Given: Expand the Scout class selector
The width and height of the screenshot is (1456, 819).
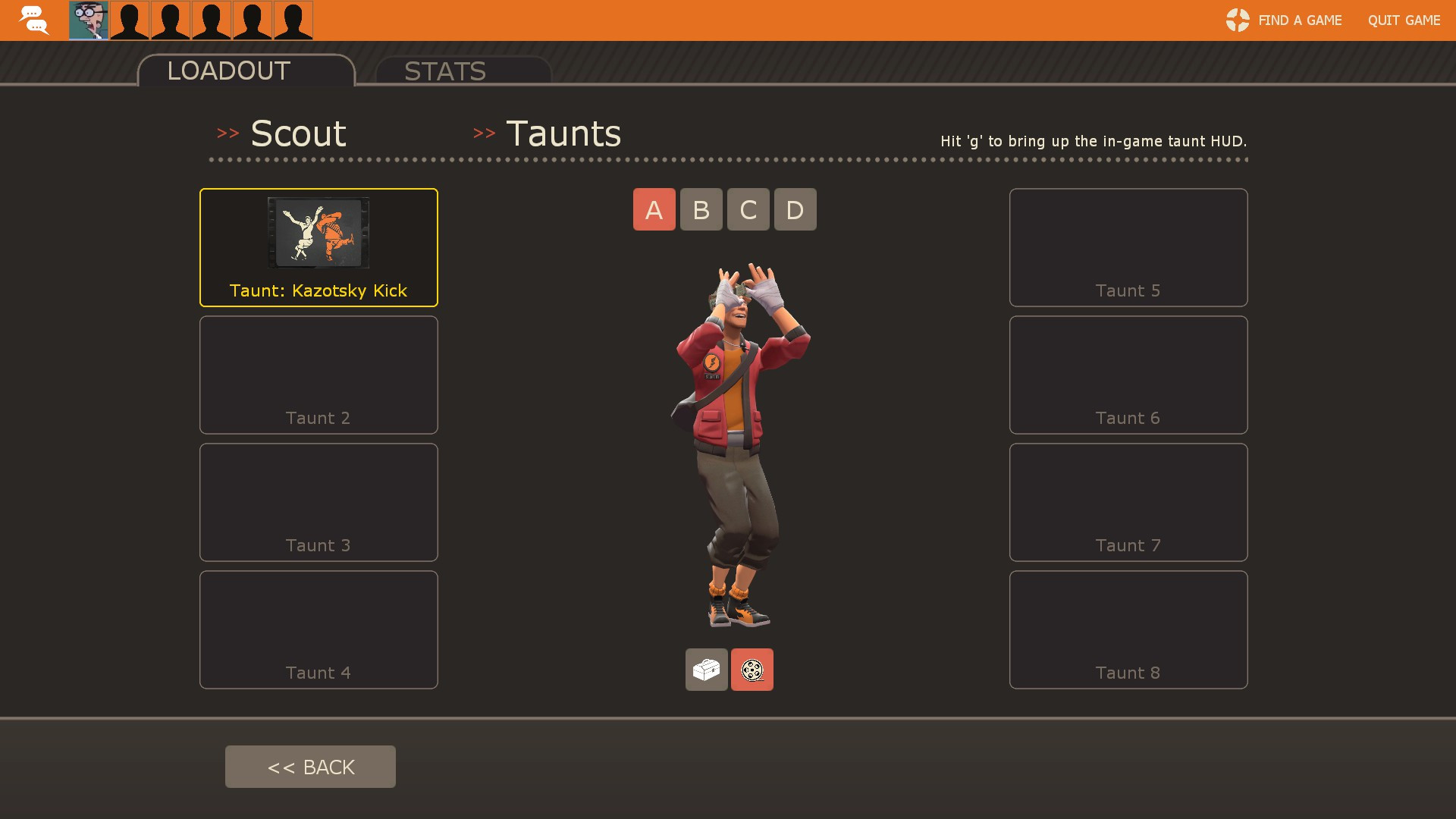Looking at the screenshot, I should tap(298, 133).
